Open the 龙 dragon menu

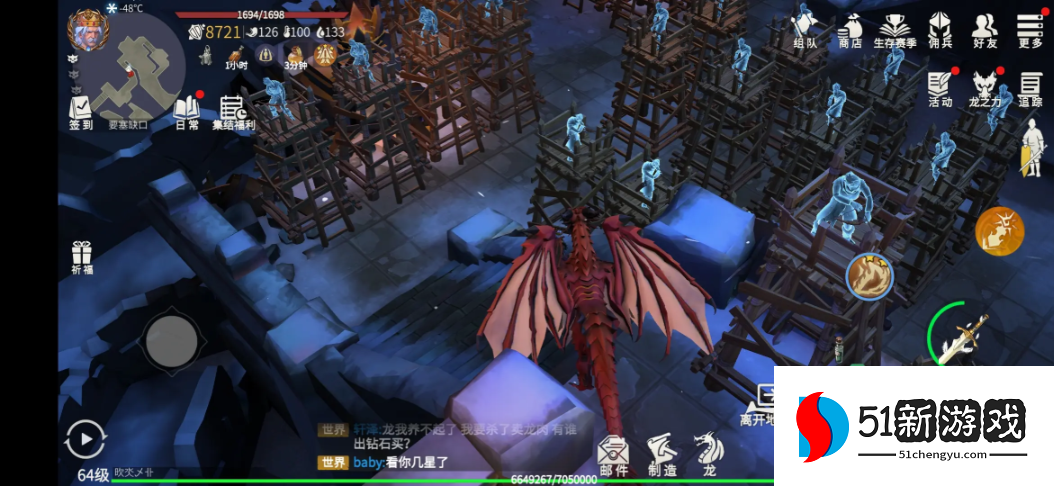(707, 453)
